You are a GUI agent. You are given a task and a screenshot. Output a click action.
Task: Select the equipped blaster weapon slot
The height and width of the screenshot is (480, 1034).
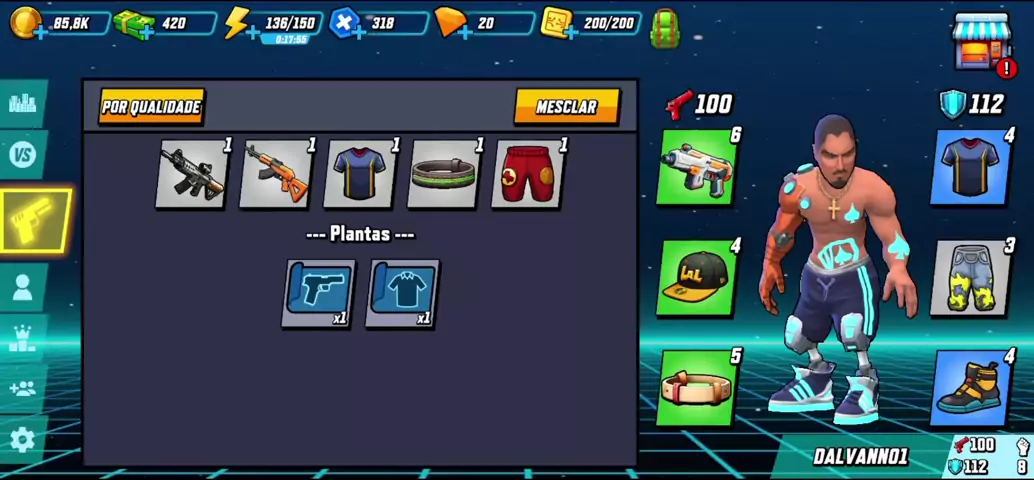(697, 167)
